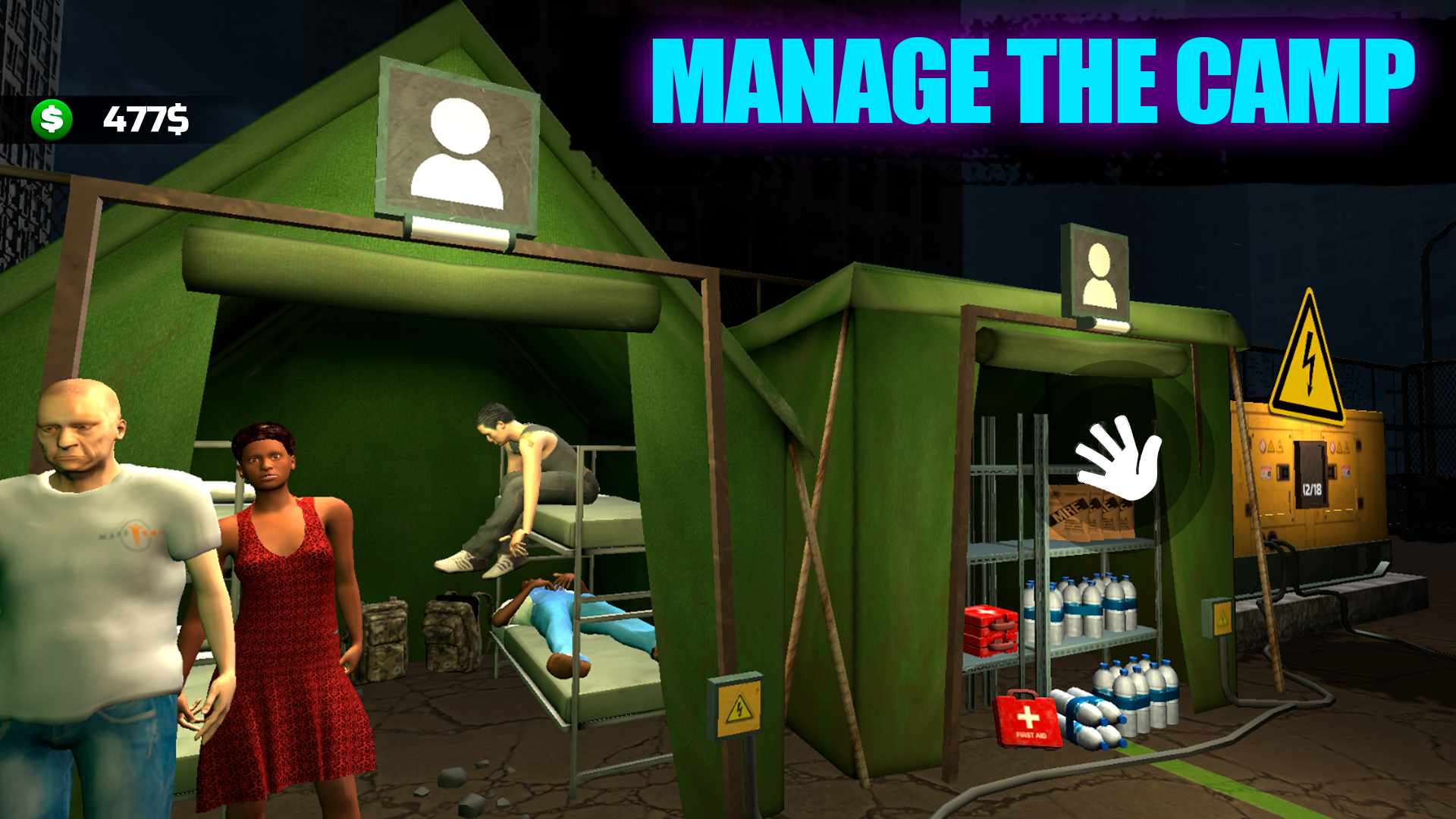Click the 477$ balance value
The width and height of the screenshot is (1456, 819).
[x=149, y=119]
